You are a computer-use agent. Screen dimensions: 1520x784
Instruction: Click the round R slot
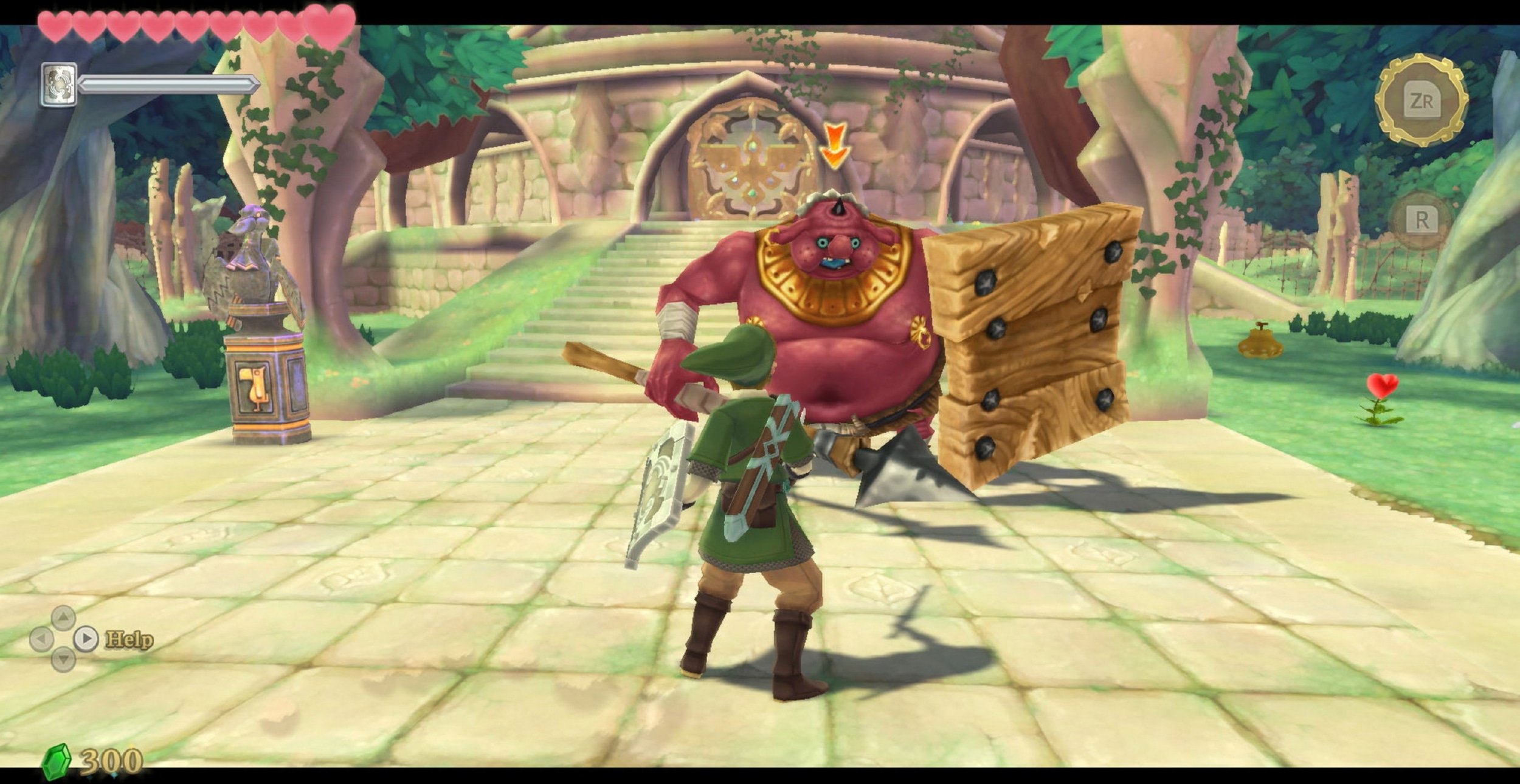pos(1422,220)
